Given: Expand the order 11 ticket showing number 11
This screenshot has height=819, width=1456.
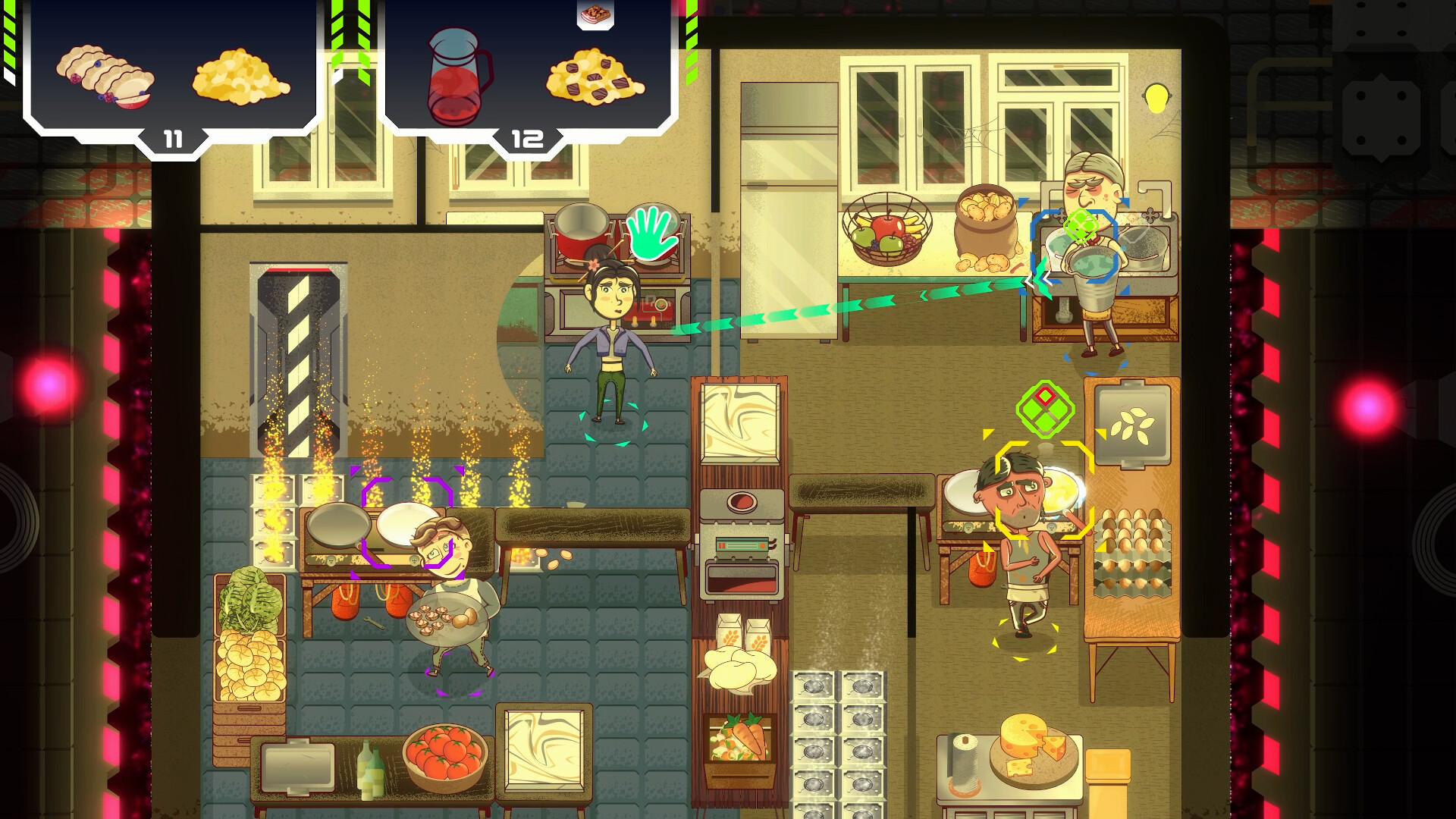Looking at the screenshot, I should coord(173,138).
